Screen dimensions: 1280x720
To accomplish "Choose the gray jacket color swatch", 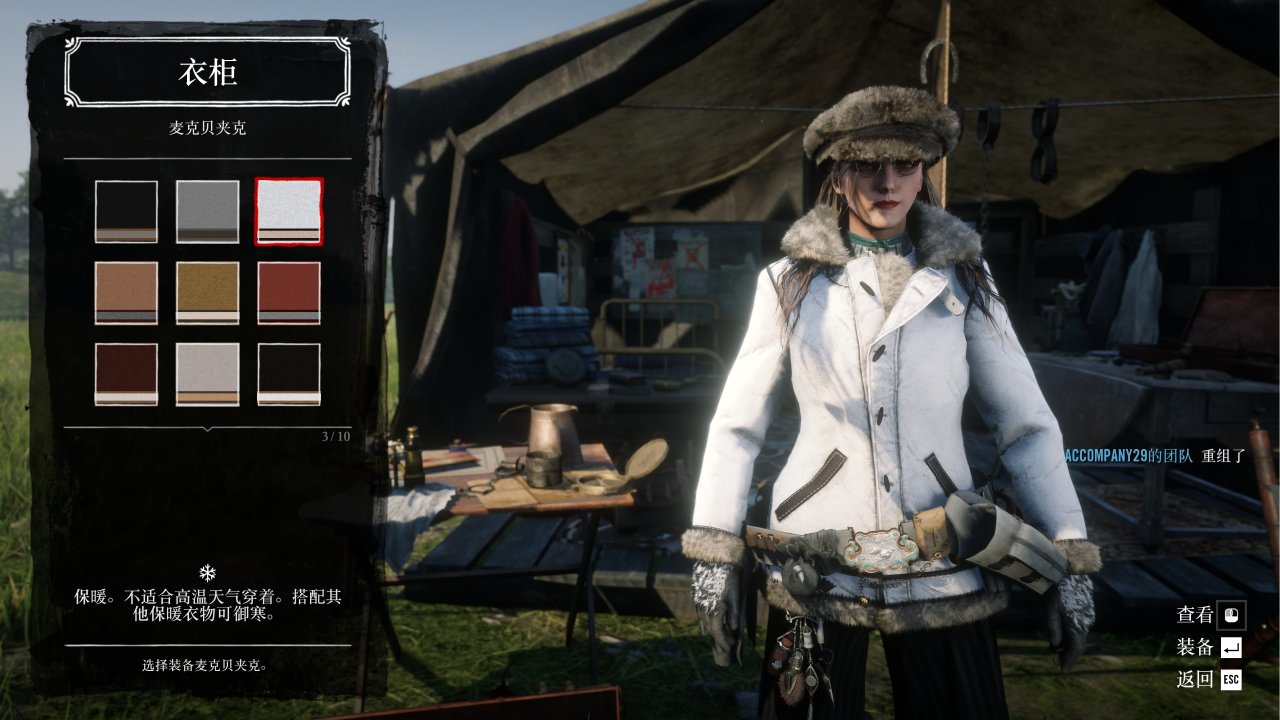I will point(208,211).
